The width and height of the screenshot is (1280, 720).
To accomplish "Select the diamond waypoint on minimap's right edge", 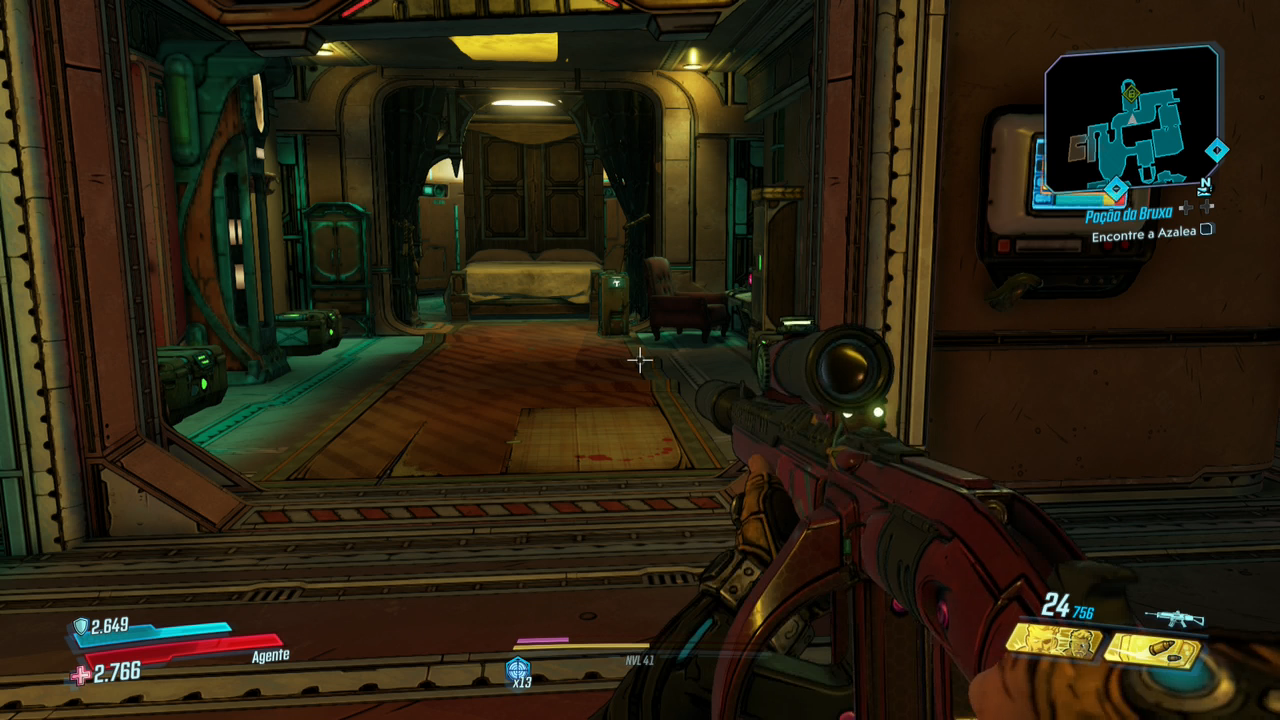I will coord(1216,150).
